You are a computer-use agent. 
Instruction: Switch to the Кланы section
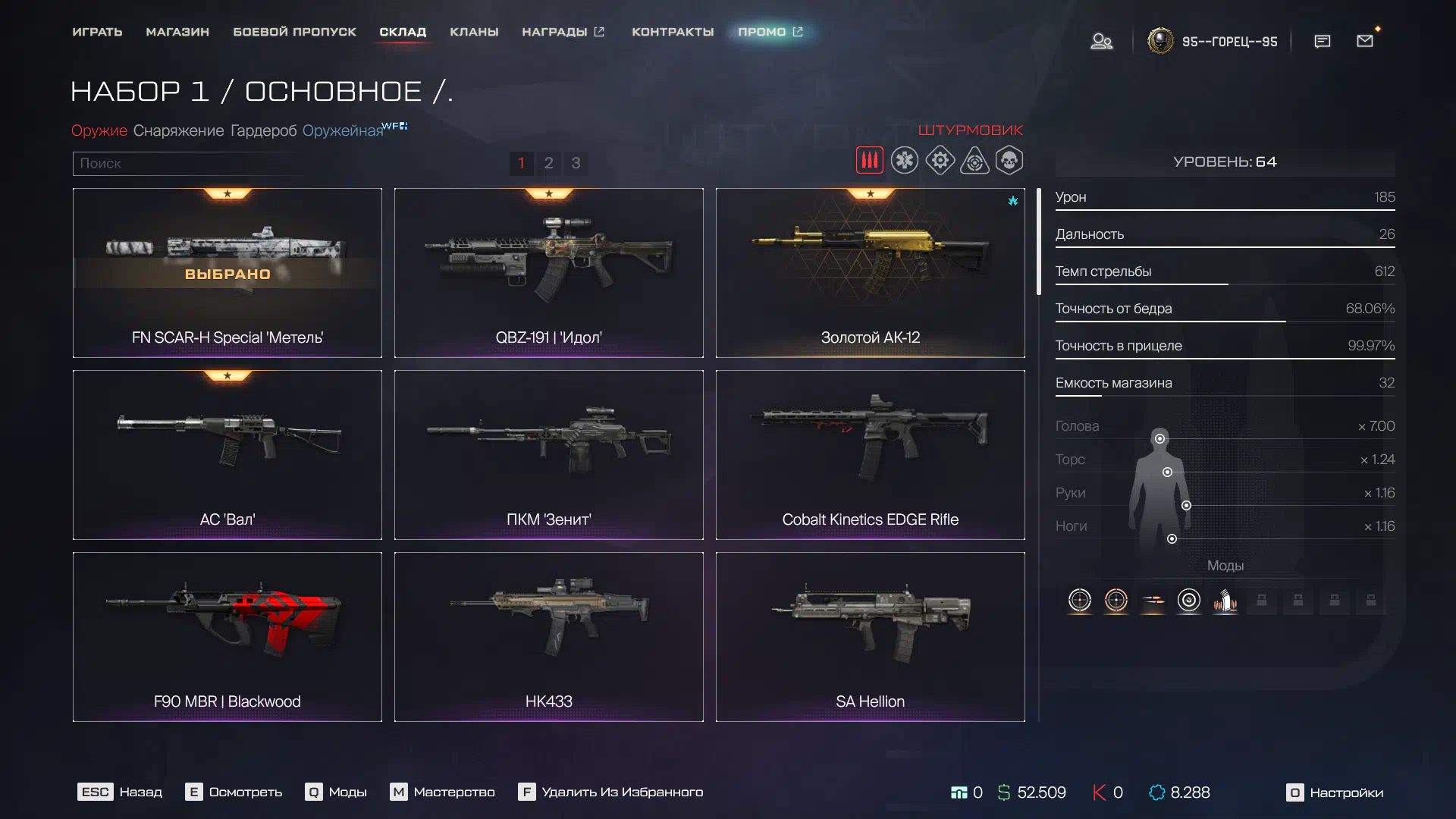[x=474, y=32]
